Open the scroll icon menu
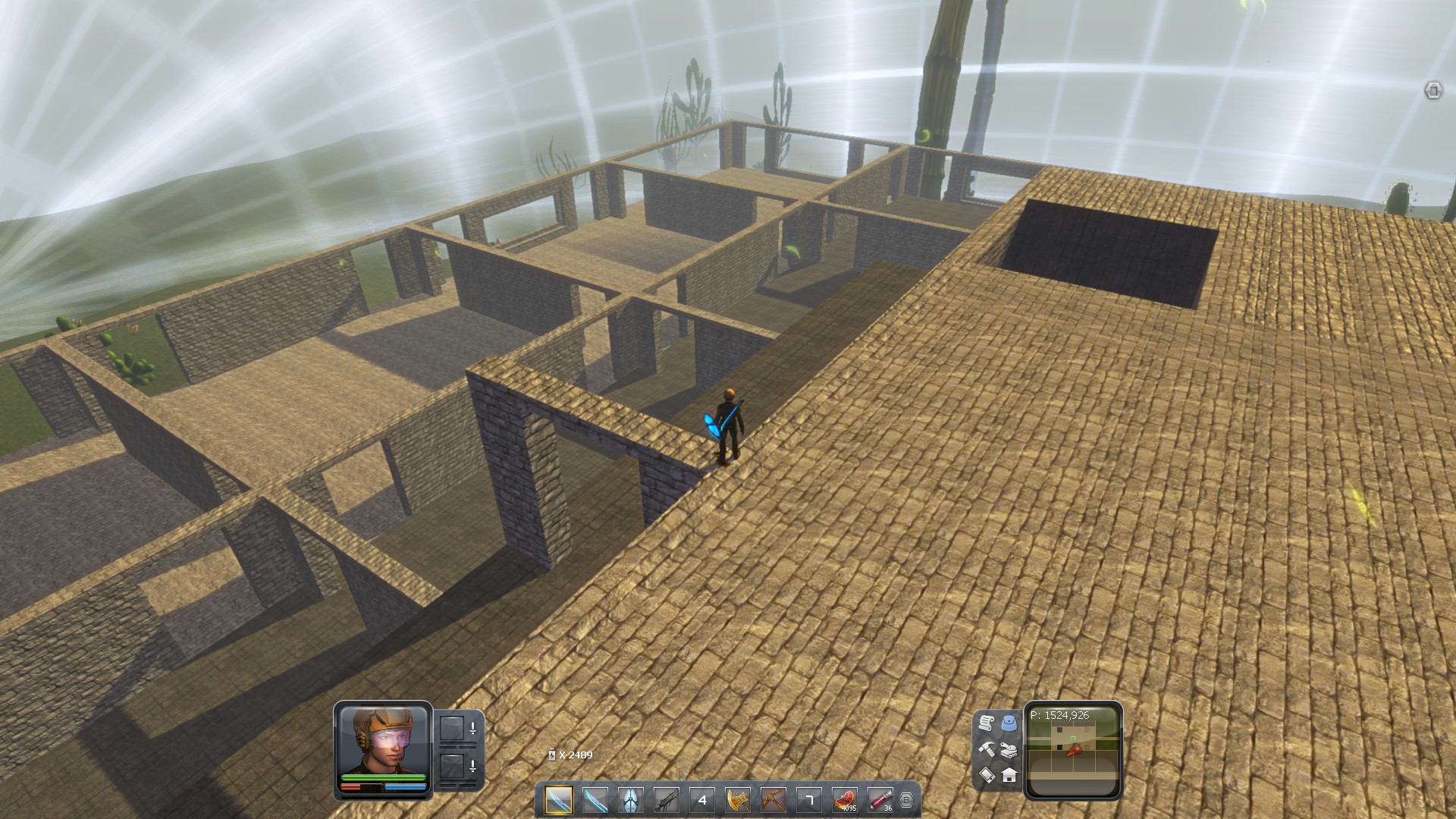Viewport: 1456px width, 819px height. tap(986, 723)
